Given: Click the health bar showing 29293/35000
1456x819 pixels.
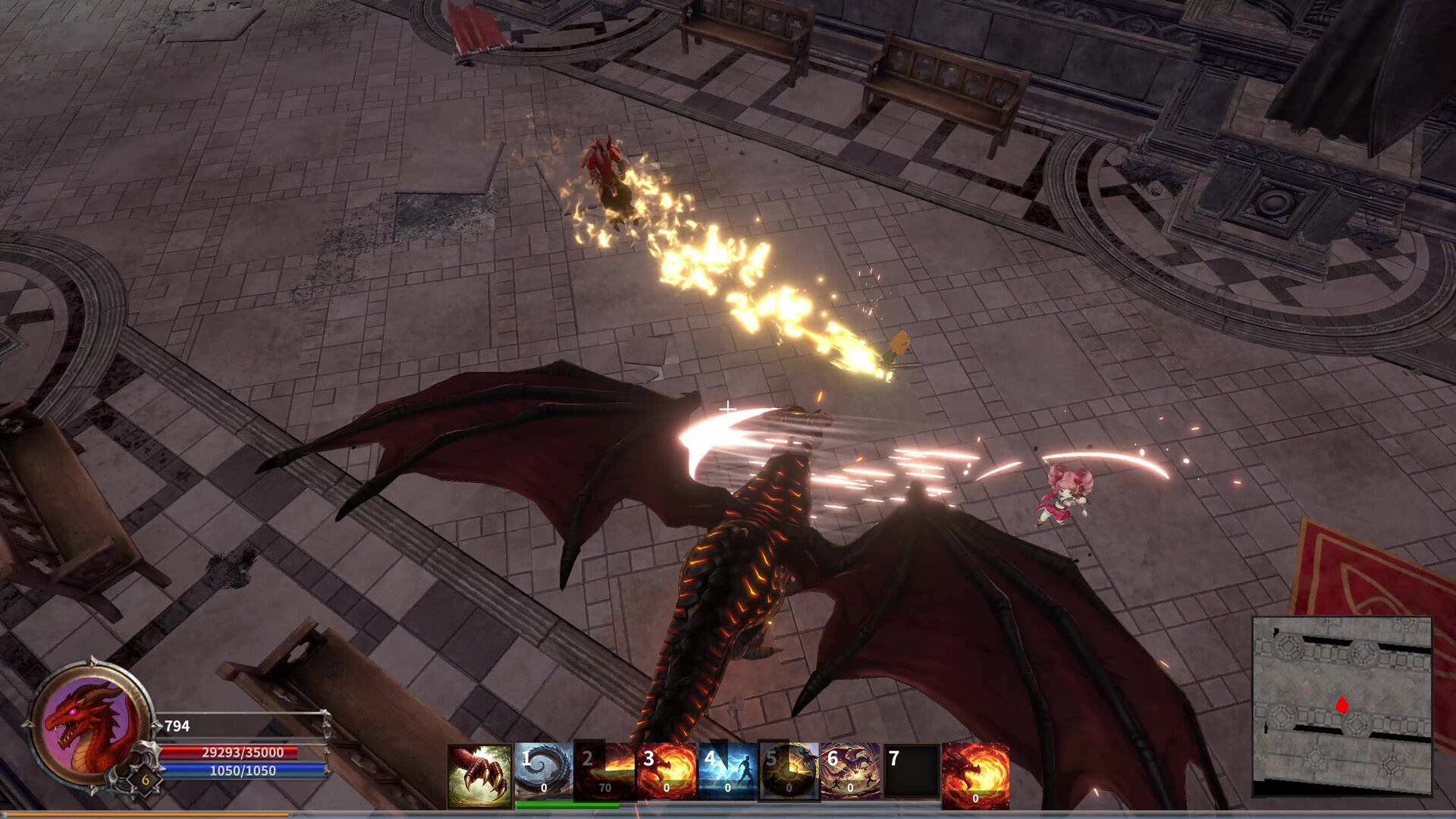Looking at the screenshot, I should pos(243,752).
